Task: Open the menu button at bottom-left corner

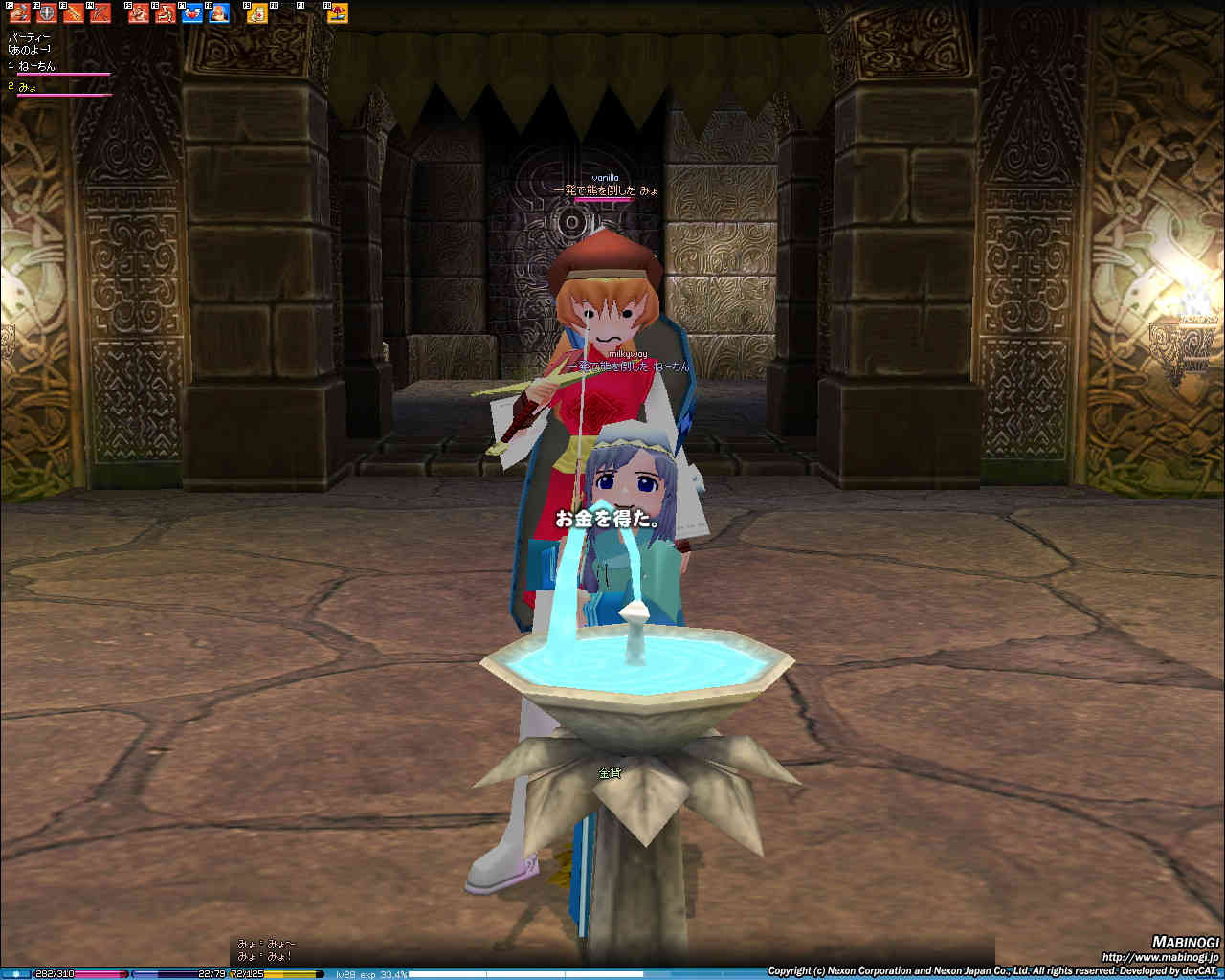Action: point(16,974)
